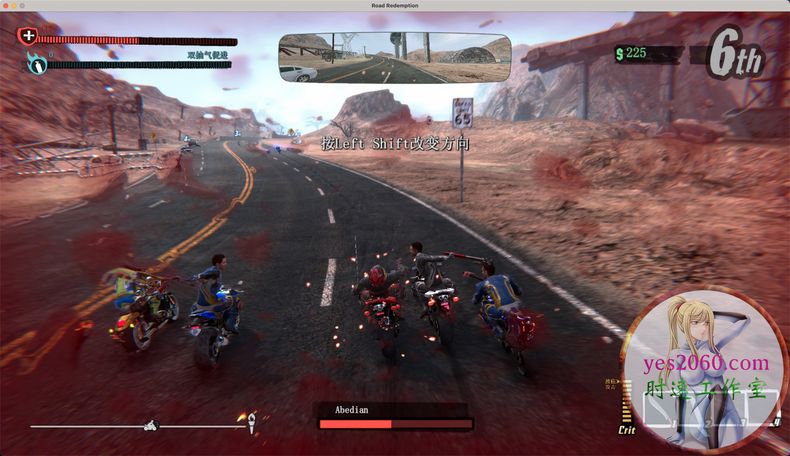This screenshot has width=790, height=456.
Task: Click the motorcycle marker on the race progress track
Action: (153, 425)
